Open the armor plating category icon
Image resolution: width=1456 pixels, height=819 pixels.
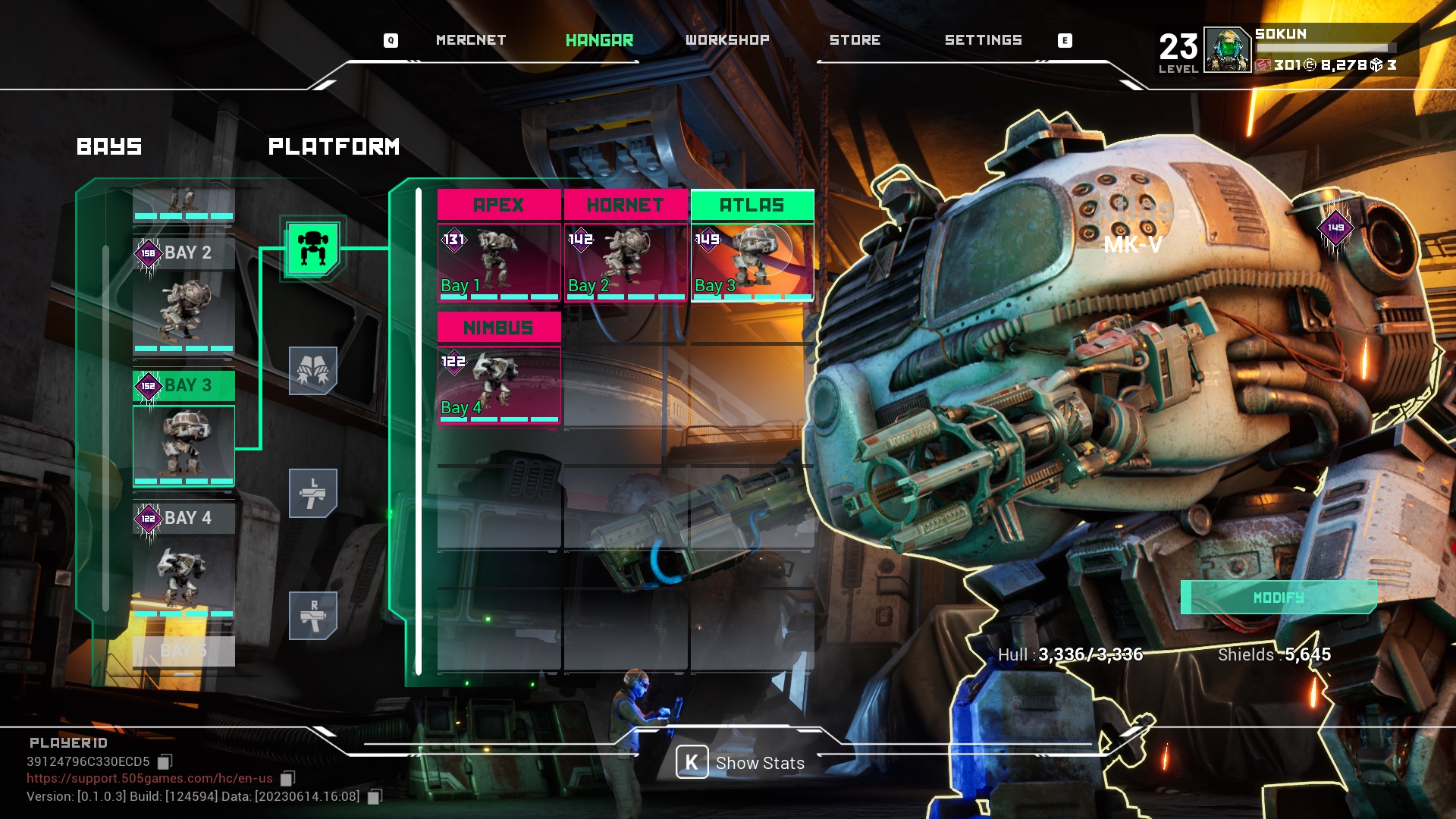[x=312, y=371]
